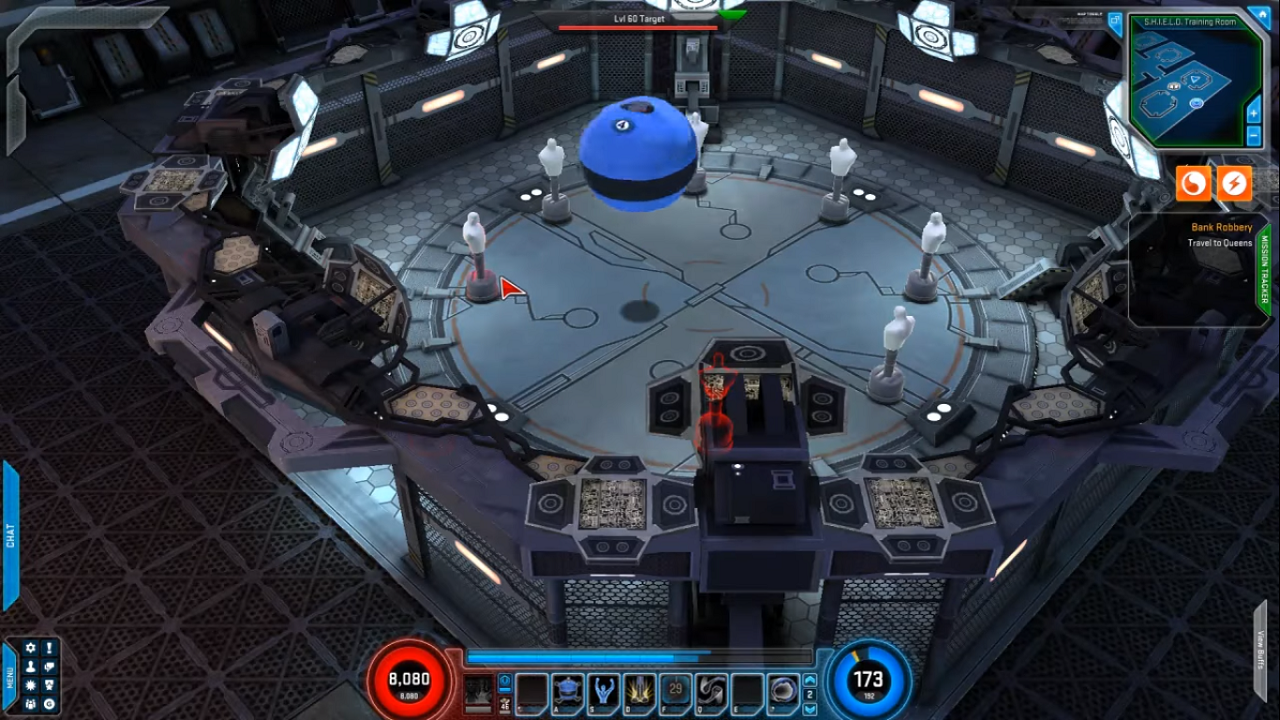Viewport: 1280px width, 720px height.
Task: Select the Bank Robbery mission entry
Action: [x=1220, y=228]
